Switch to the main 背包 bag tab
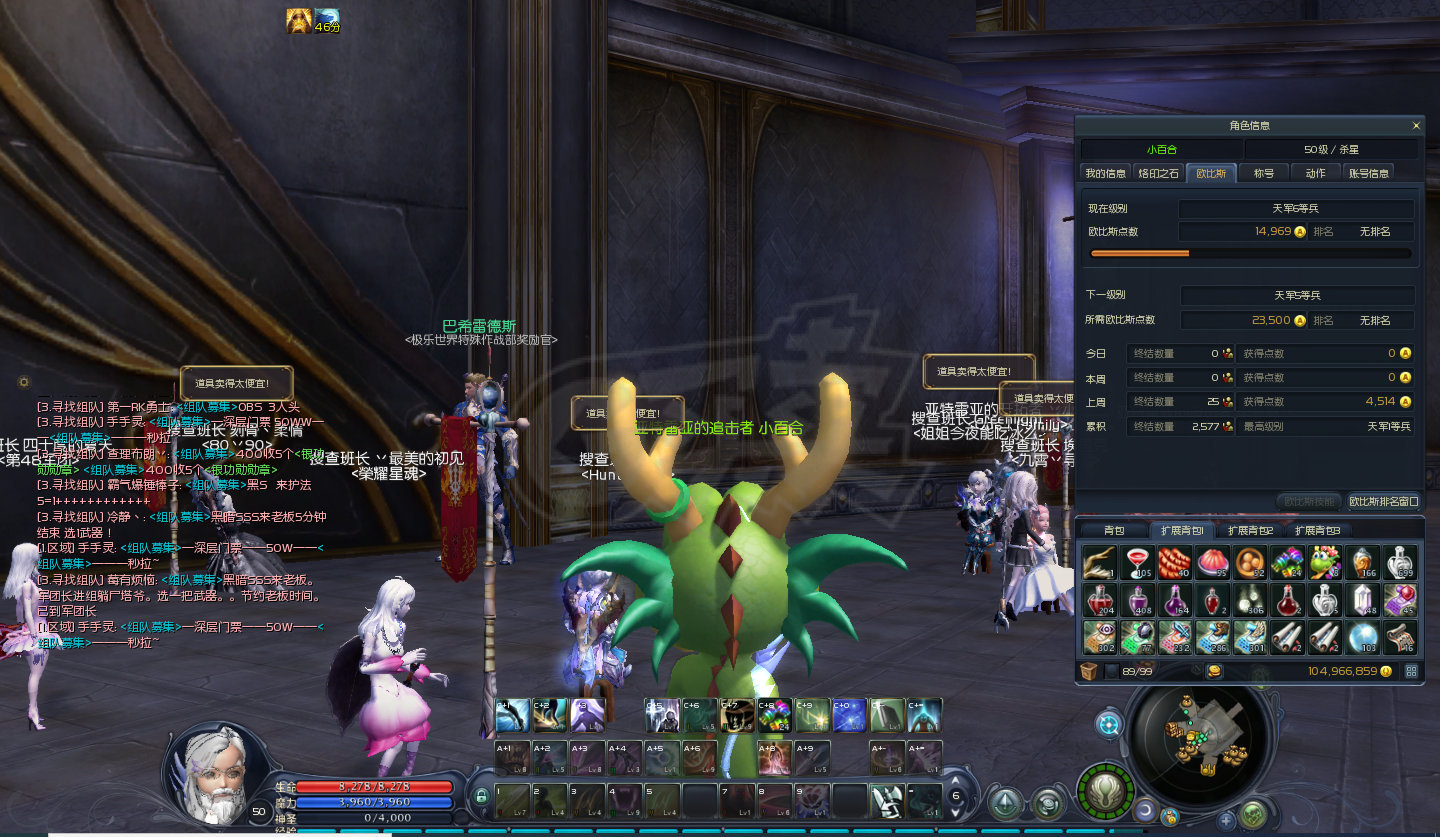The width and height of the screenshot is (1440, 837). tap(1113, 530)
